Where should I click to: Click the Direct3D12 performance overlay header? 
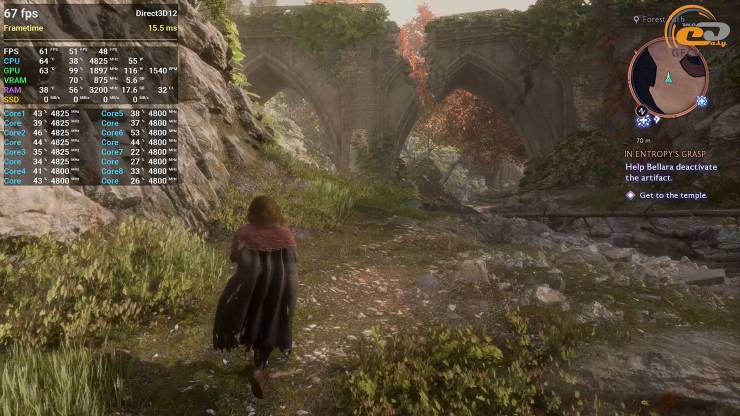[156, 14]
